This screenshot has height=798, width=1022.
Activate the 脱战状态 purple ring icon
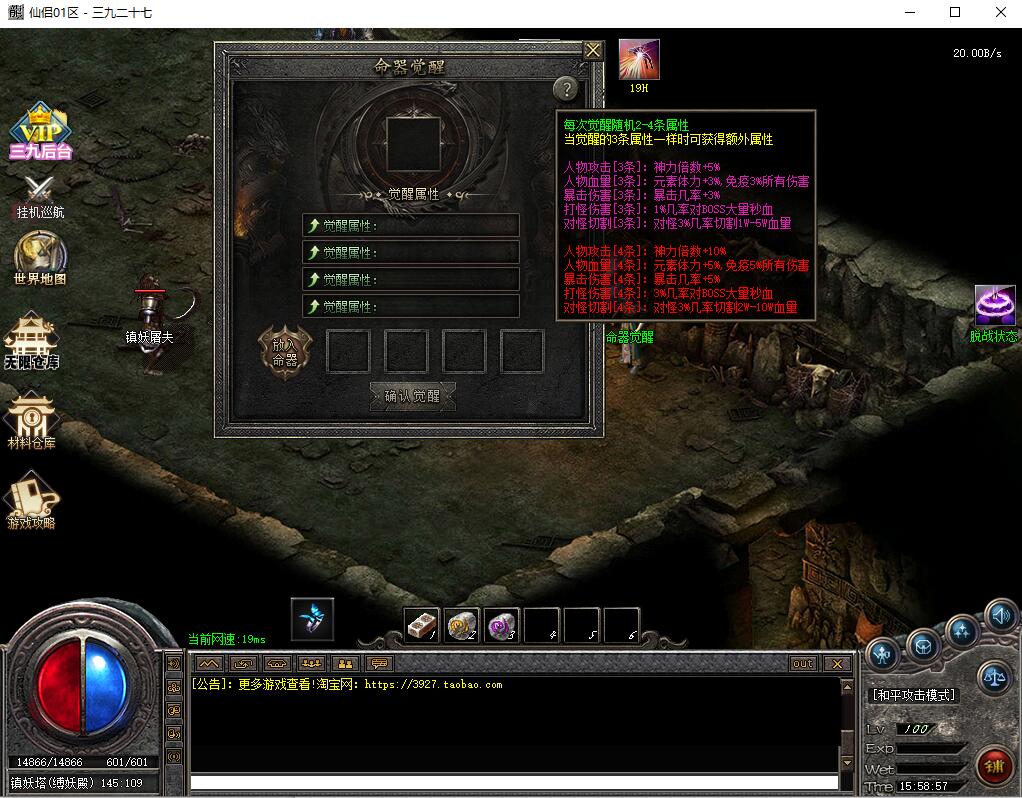pos(994,307)
